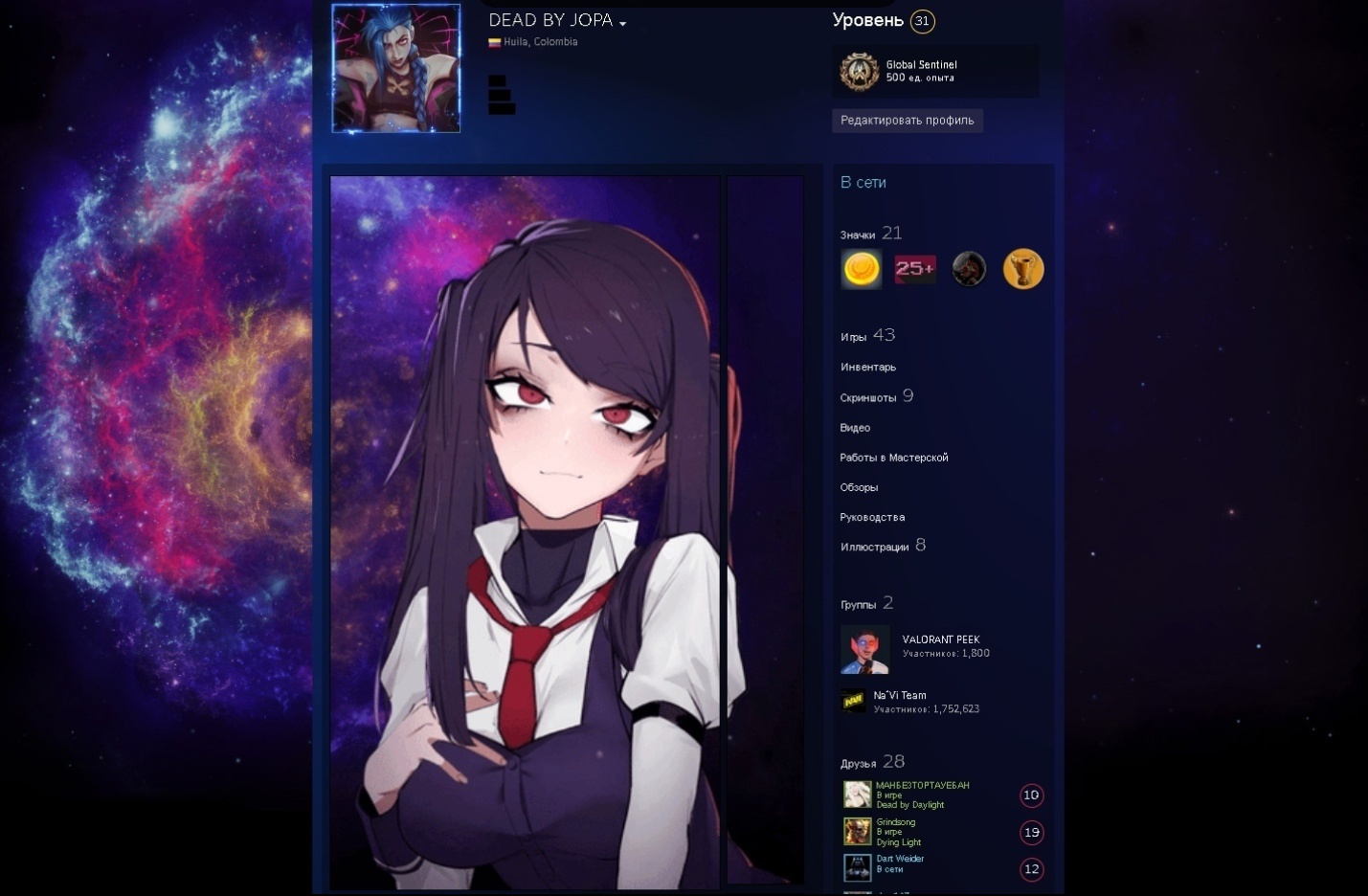Open friend Dart Weider's profile
This screenshot has width=1368, height=896.
tap(900, 859)
